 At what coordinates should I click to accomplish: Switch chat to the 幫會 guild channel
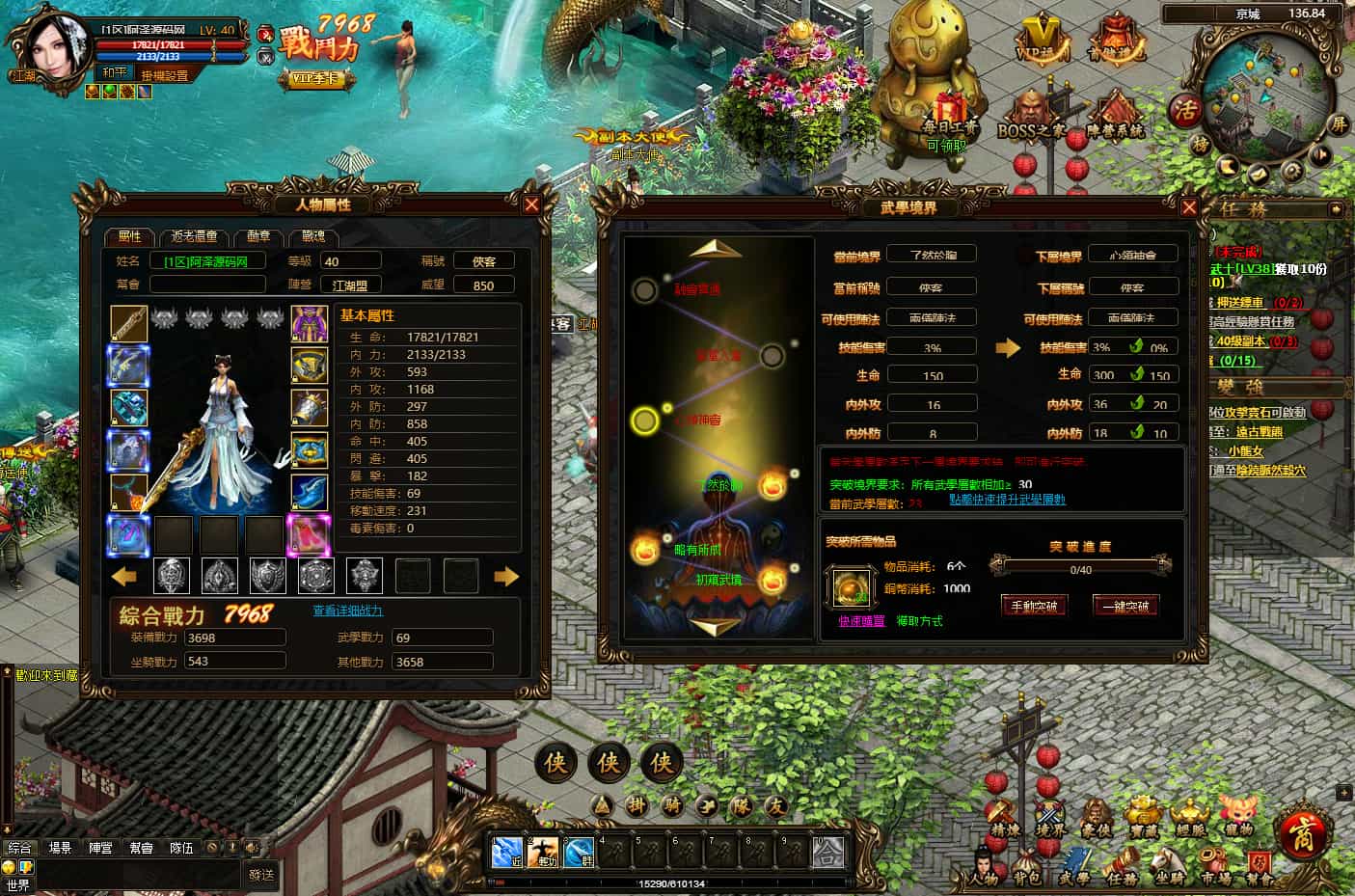pos(141,848)
